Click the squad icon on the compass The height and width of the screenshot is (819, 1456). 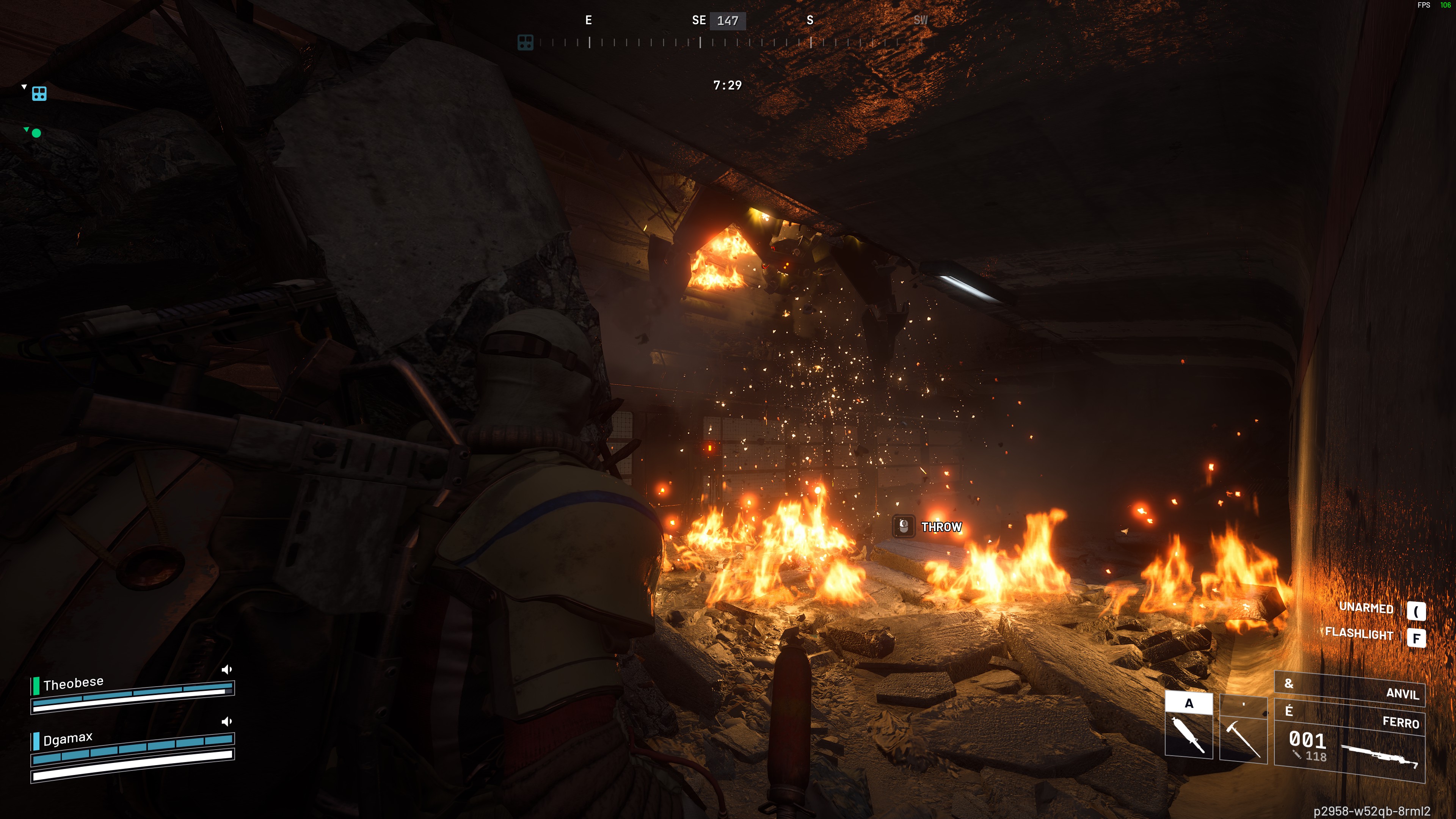[525, 42]
